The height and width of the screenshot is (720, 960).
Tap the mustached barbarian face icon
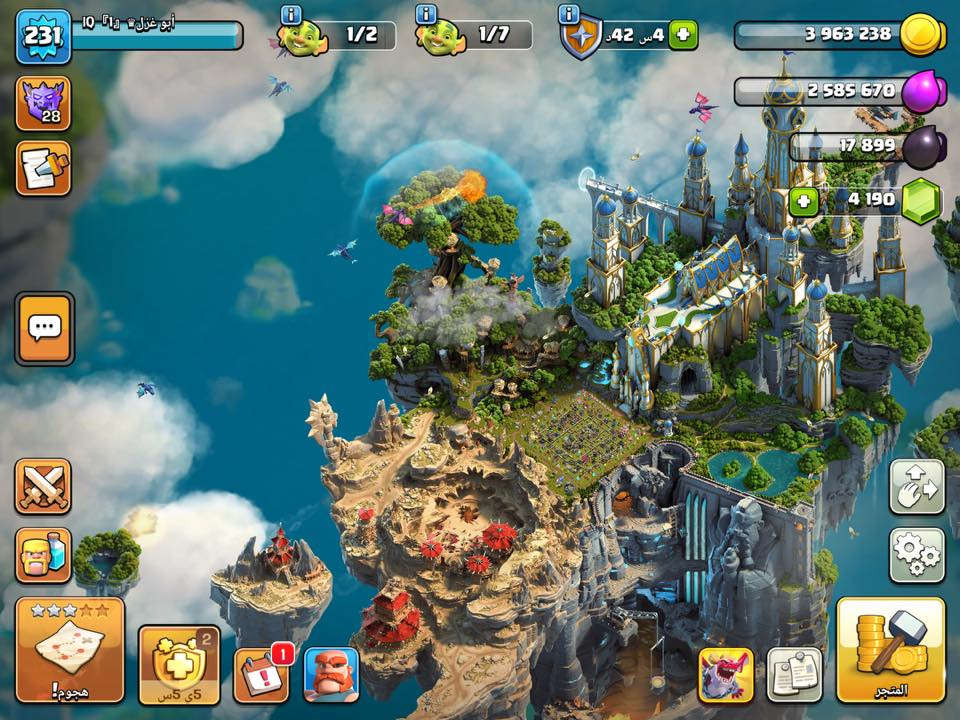[x=331, y=675]
